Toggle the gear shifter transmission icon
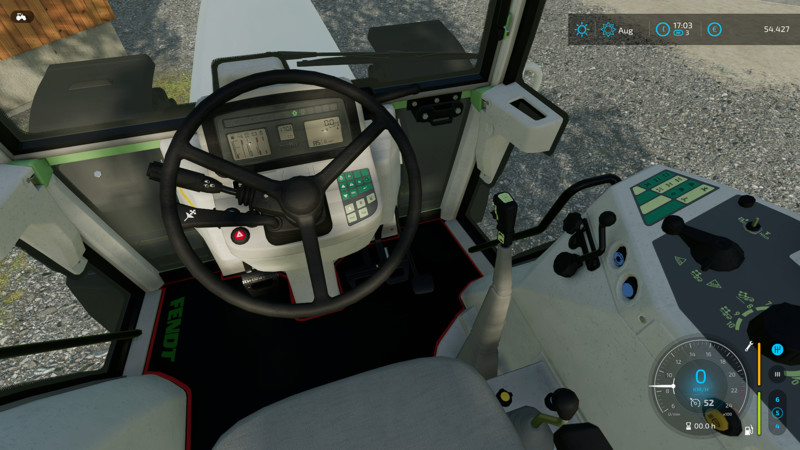The image size is (800, 450). click(x=778, y=349)
